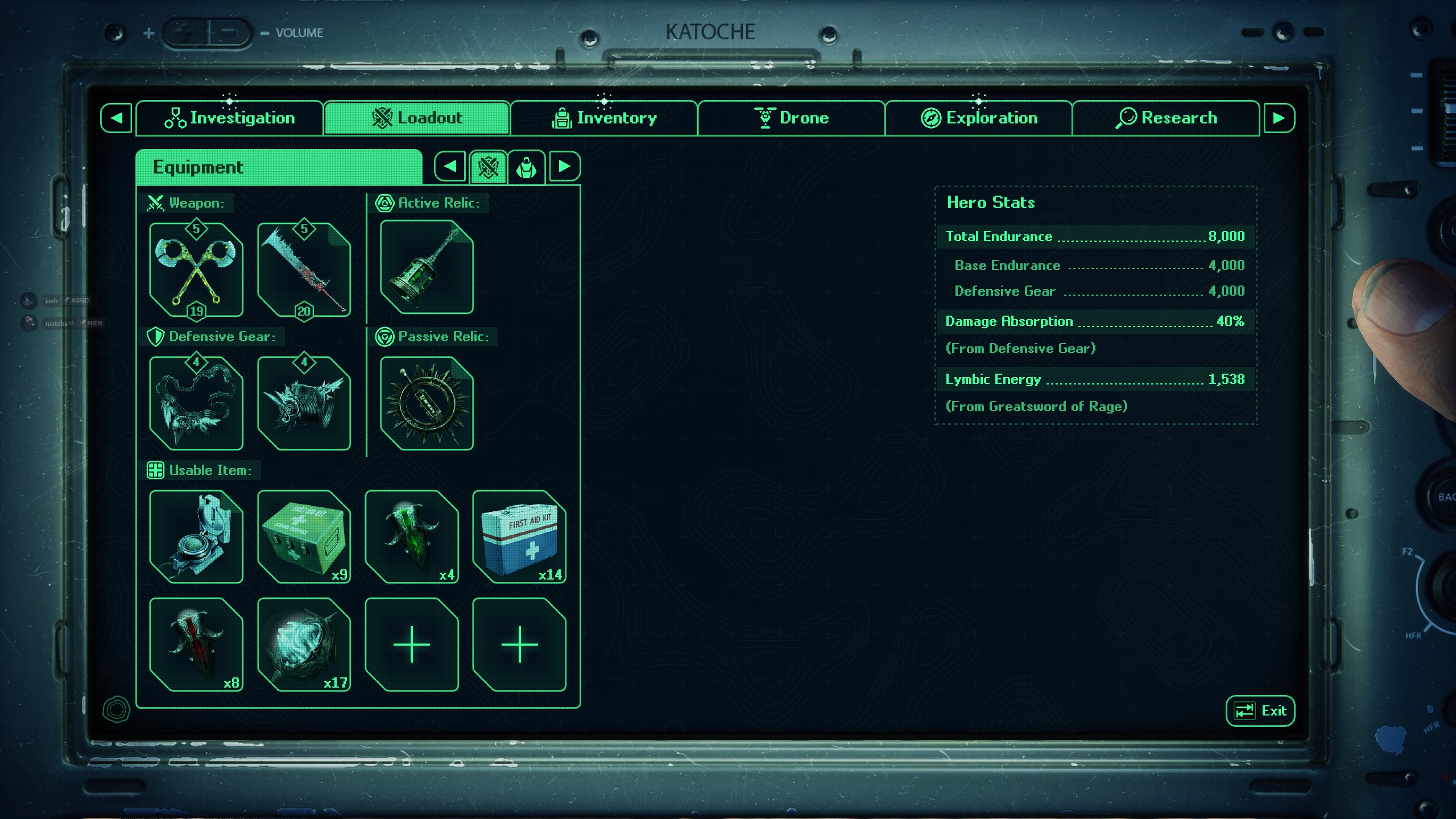The image size is (1456, 819).
Task: Go to next tab with right arrow
Action: pyautogui.click(x=1279, y=118)
